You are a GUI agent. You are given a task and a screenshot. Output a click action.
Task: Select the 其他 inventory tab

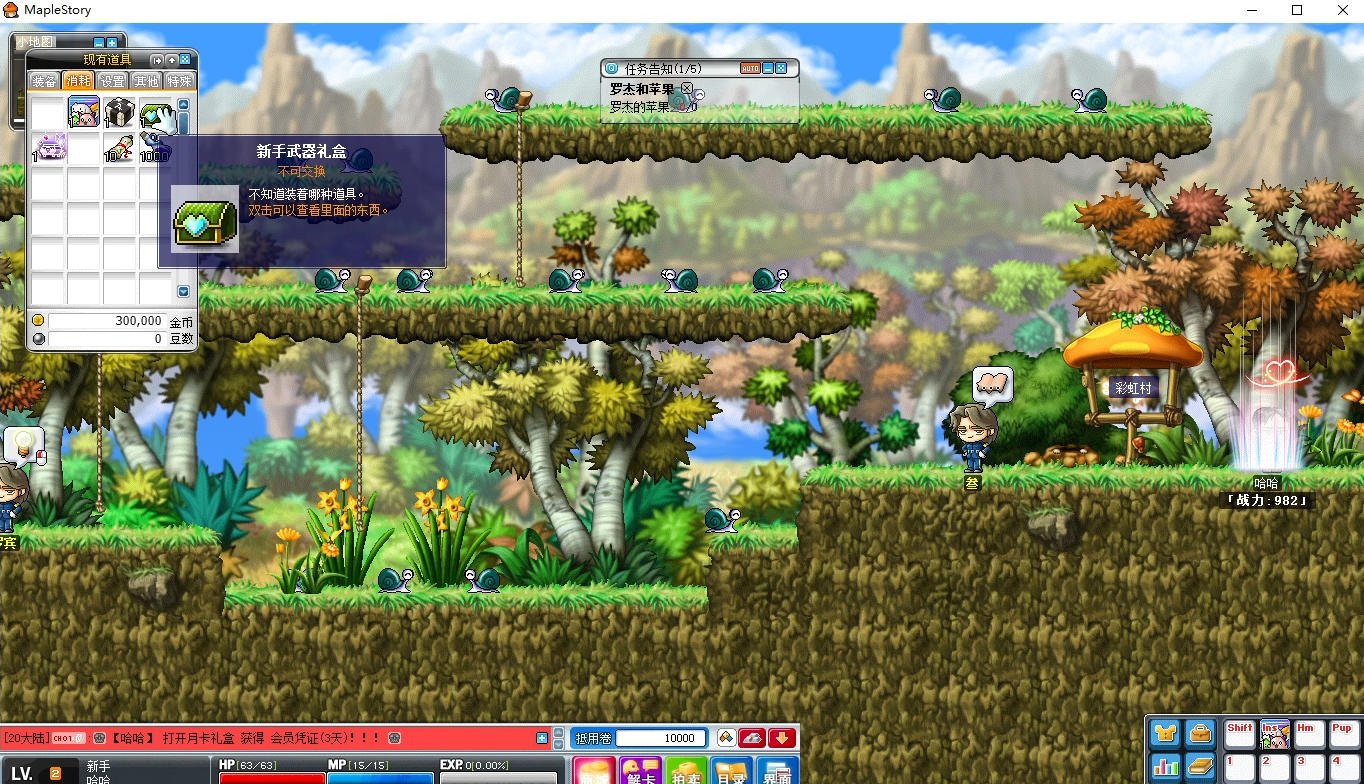[x=146, y=81]
